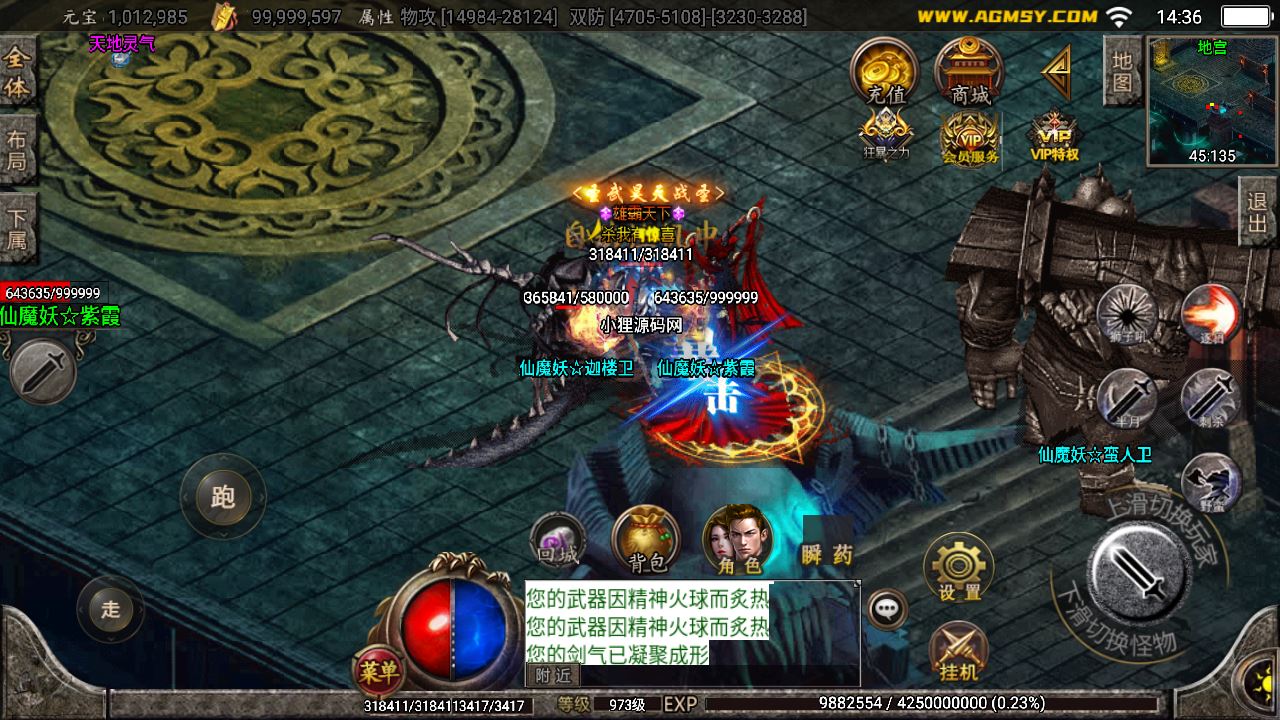Use the 回城 return-to-town item

pyautogui.click(x=557, y=540)
